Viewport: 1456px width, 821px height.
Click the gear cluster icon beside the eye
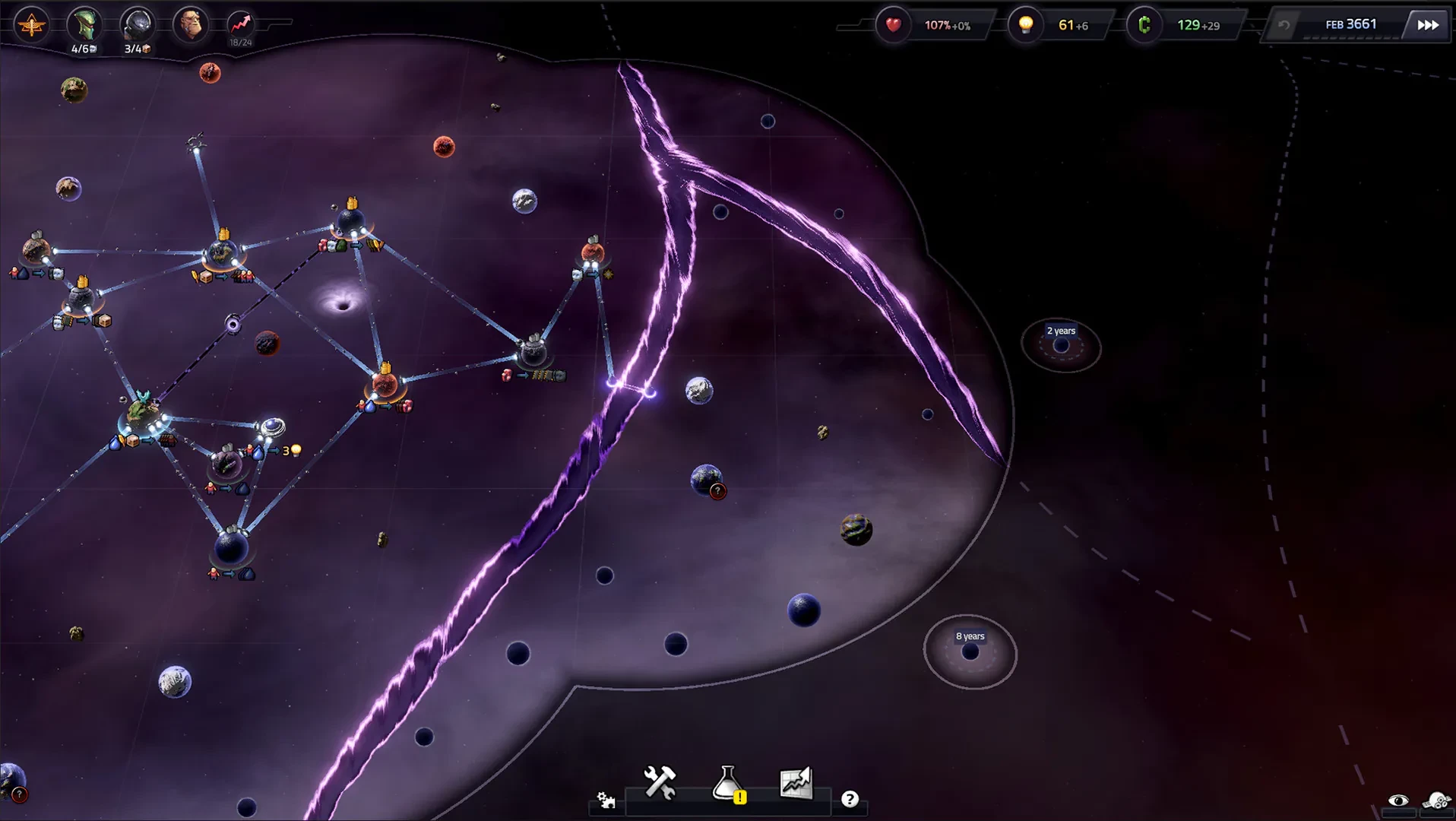click(1437, 800)
